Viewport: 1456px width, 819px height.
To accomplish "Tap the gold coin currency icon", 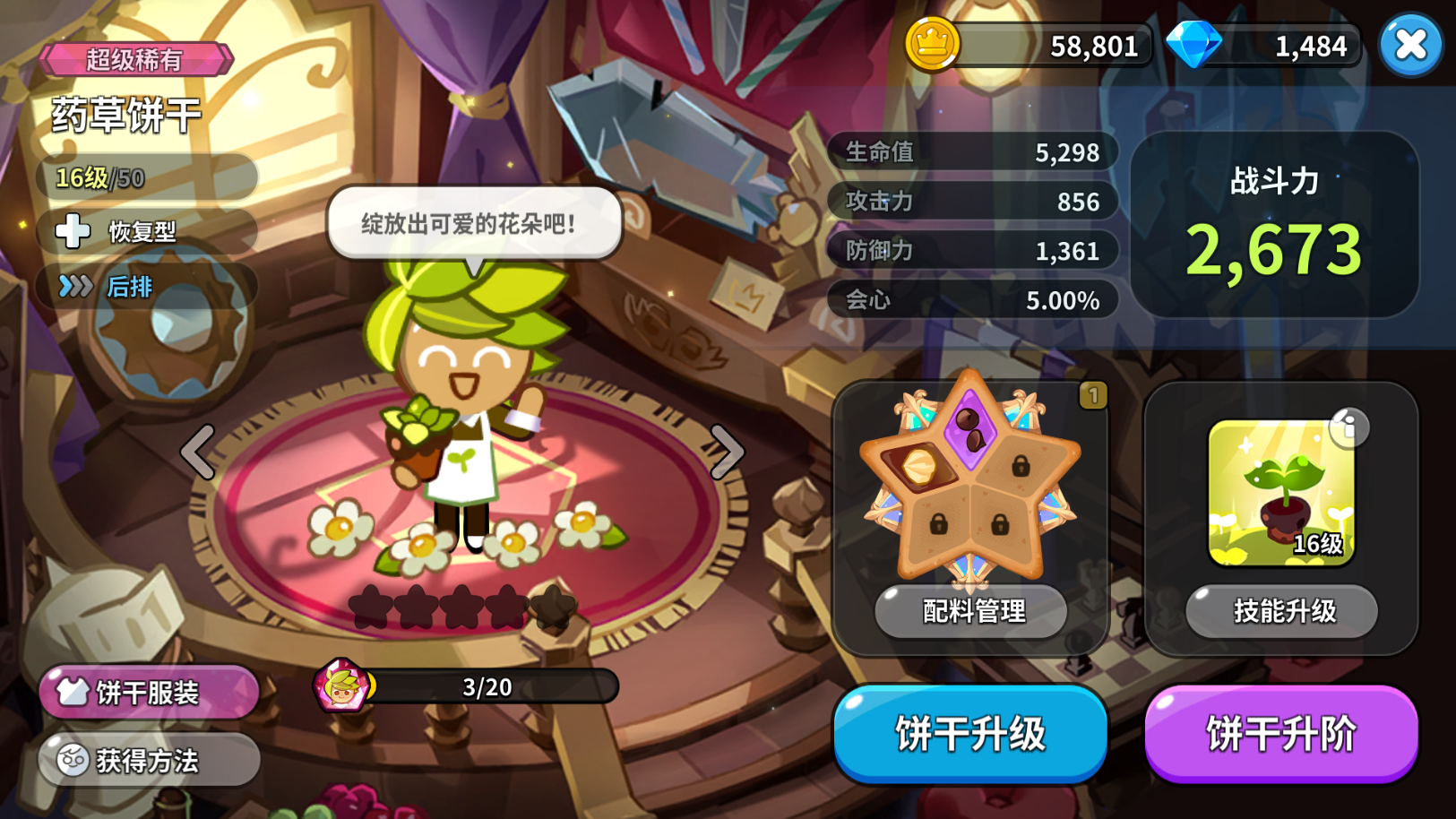I will (931, 44).
